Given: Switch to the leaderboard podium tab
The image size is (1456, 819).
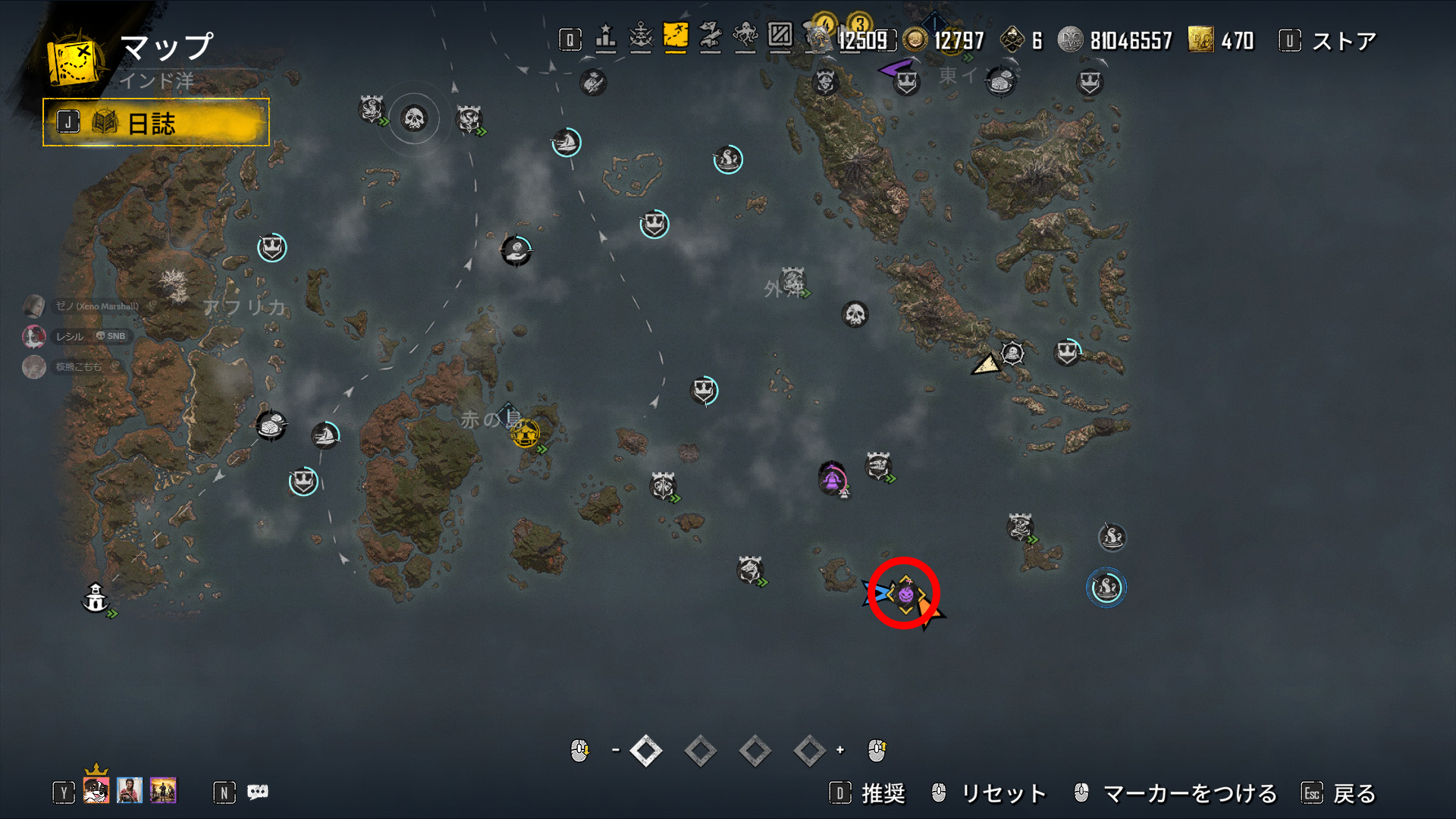Looking at the screenshot, I should tap(605, 37).
